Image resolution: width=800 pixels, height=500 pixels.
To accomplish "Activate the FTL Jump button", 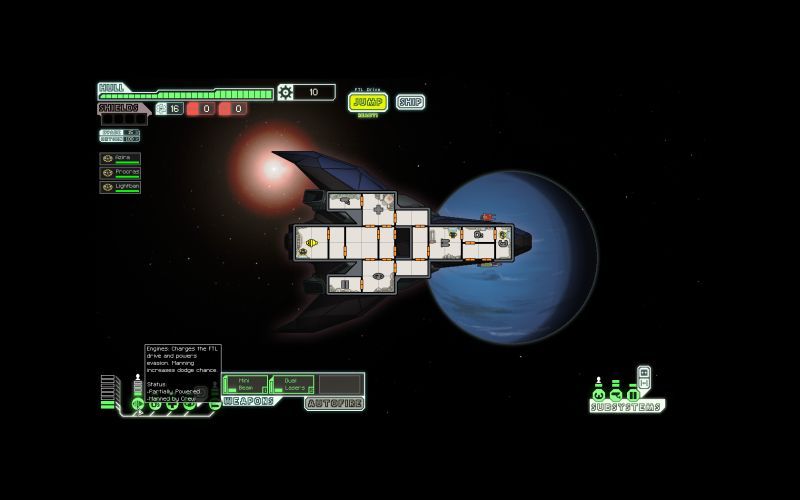I will [368, 101].
